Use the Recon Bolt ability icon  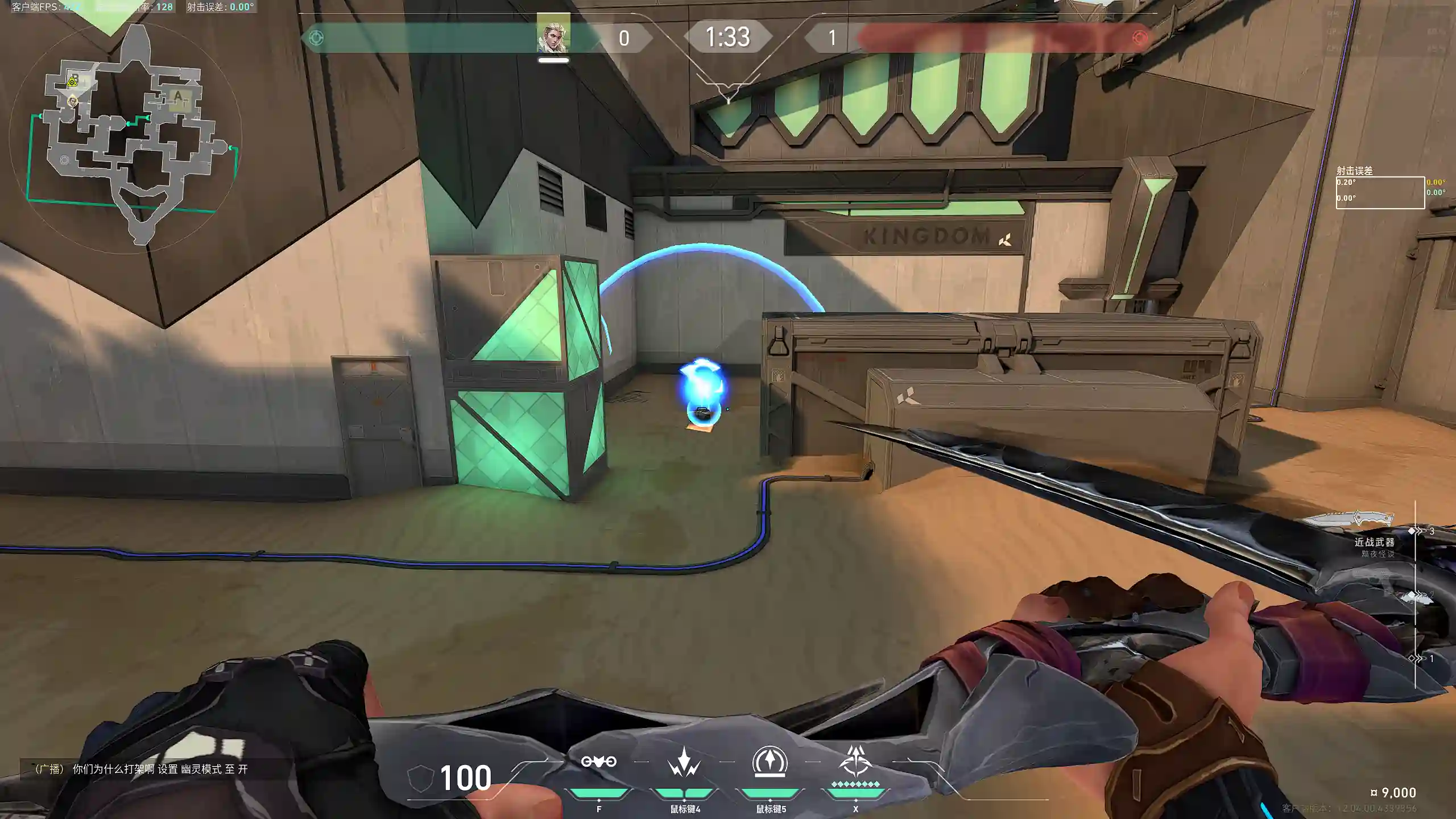pyautogui.click(x=770, y=762)
